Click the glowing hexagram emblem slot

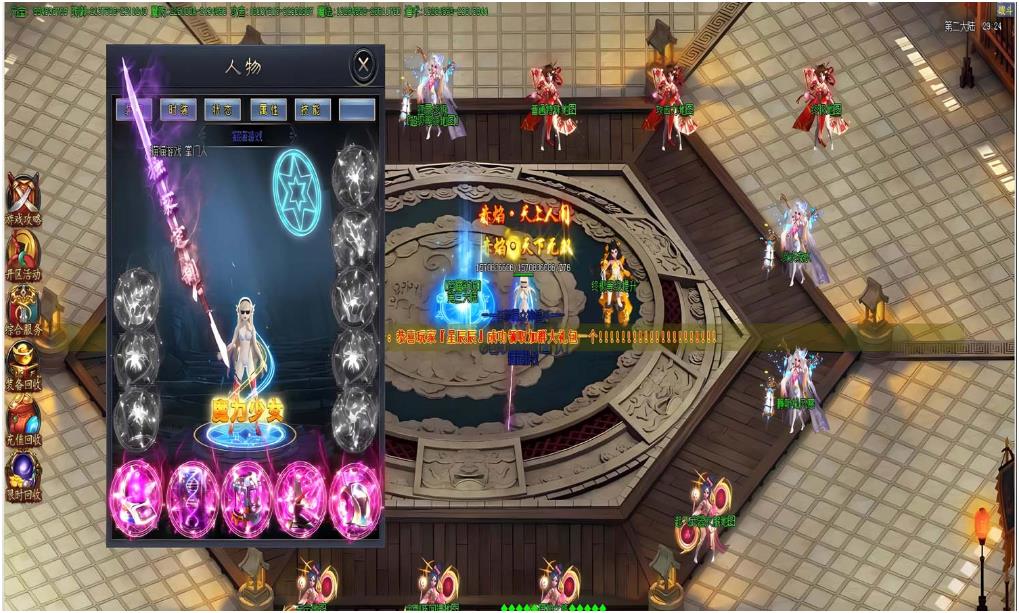click(x=297, y=182)
